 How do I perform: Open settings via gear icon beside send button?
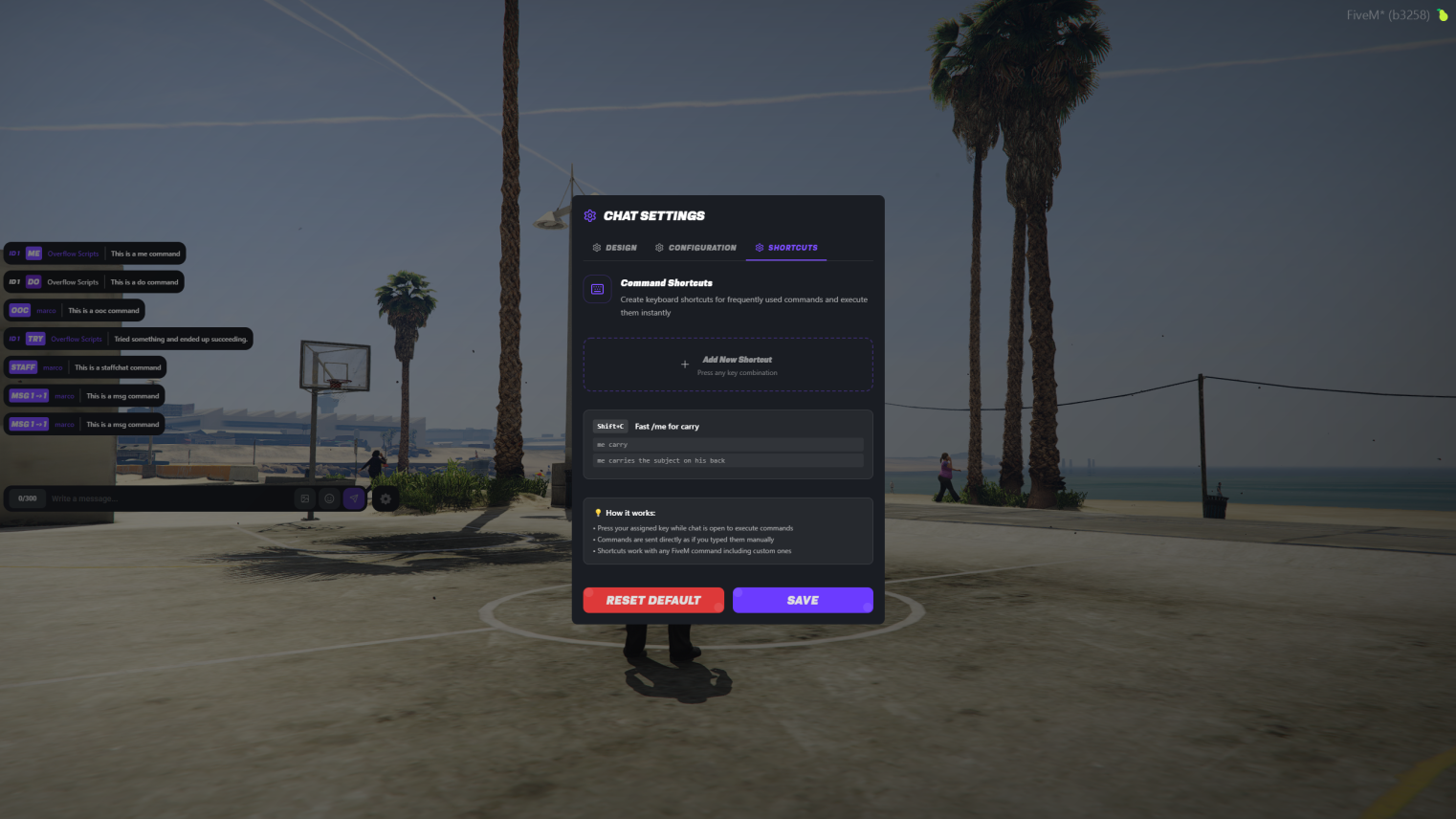click(386, 498)
